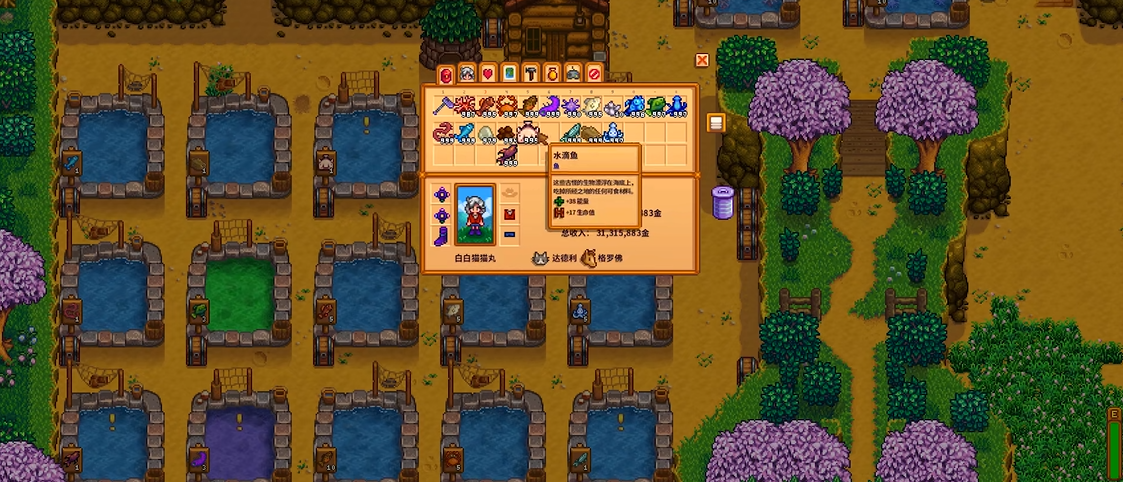The image size is (1123, 482).
Task: Switch to the skills tab with character portrait
Action: [x=466, y=73]
